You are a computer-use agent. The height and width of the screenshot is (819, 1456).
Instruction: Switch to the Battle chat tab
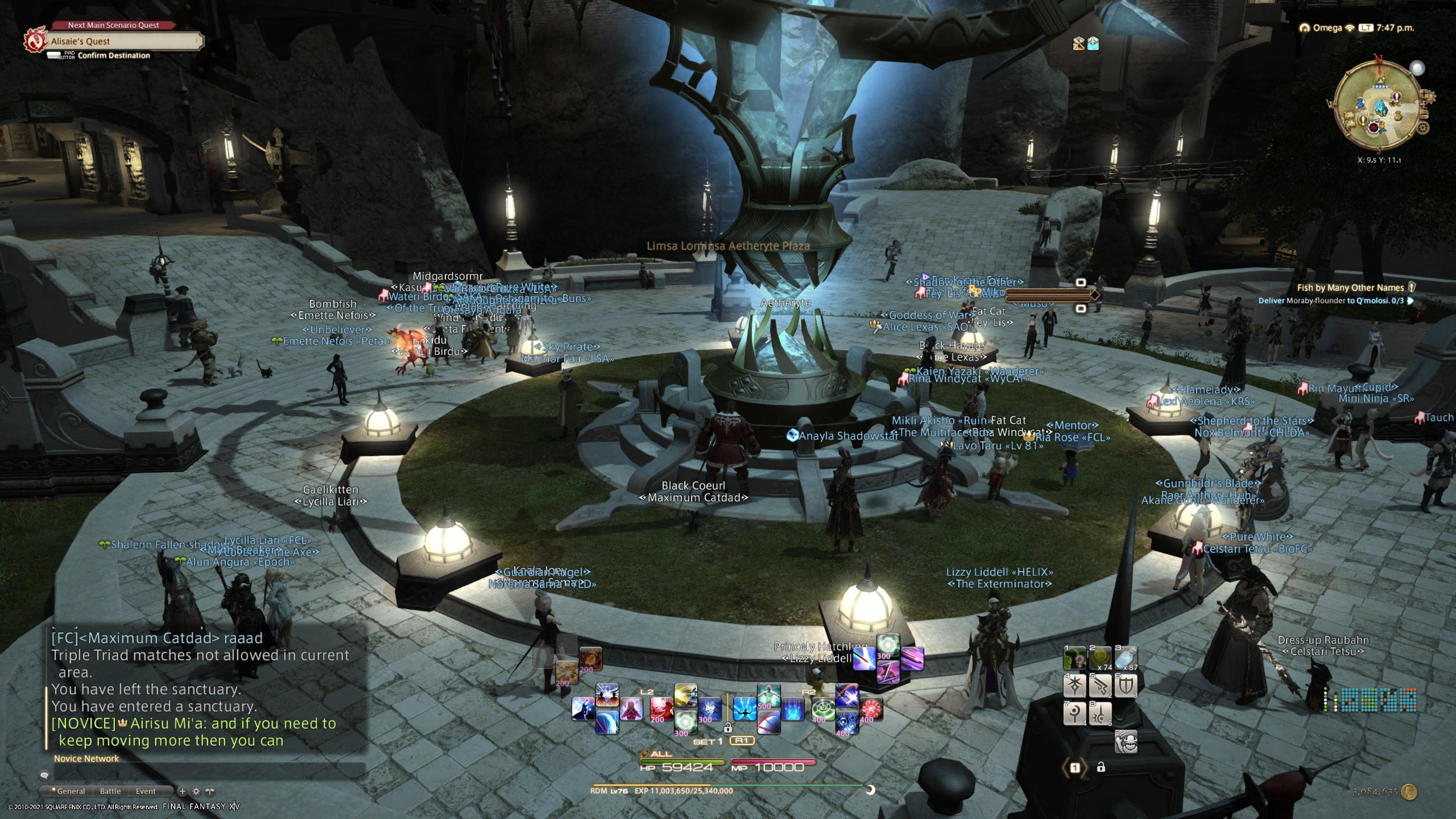(110, 791)
